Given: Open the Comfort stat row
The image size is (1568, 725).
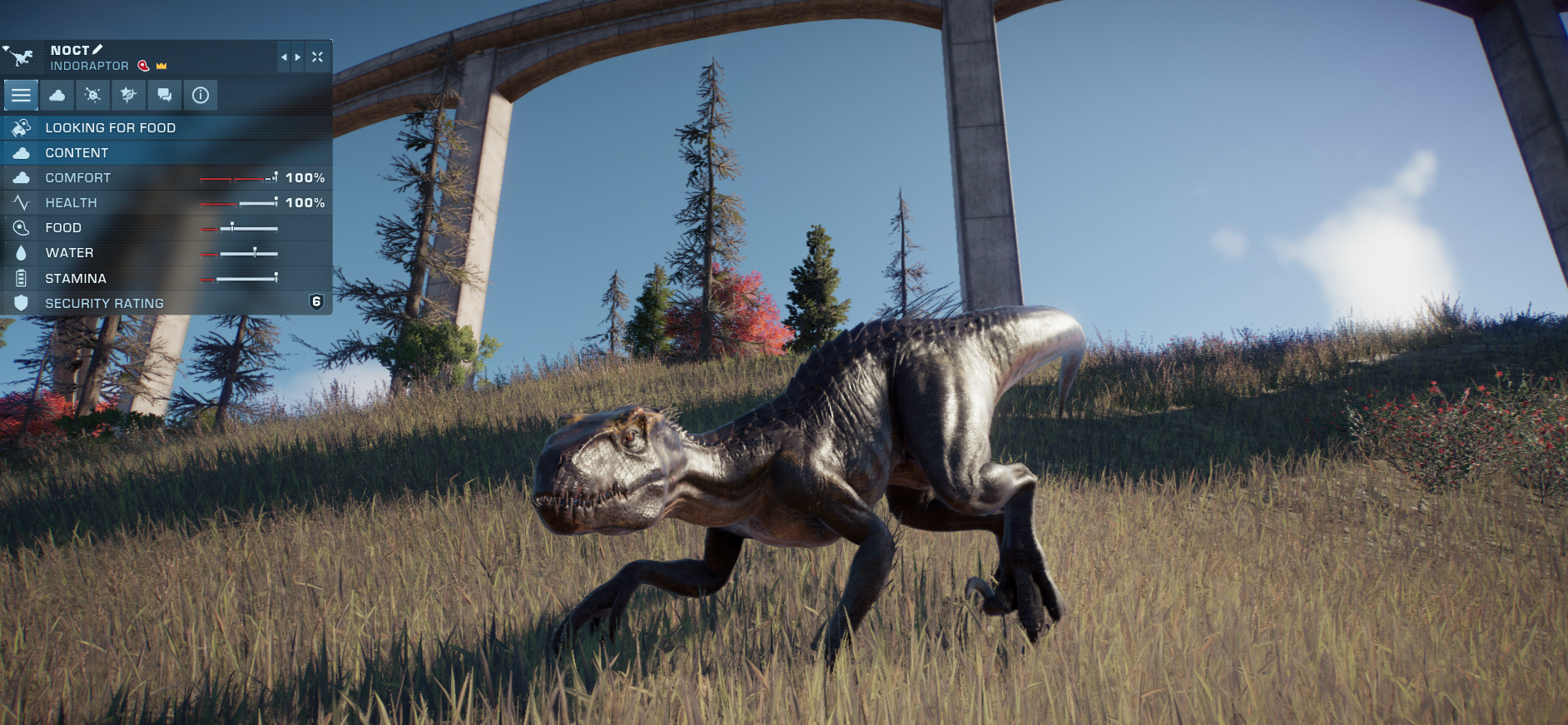Looking at the screenshot, I should [166, 178].
